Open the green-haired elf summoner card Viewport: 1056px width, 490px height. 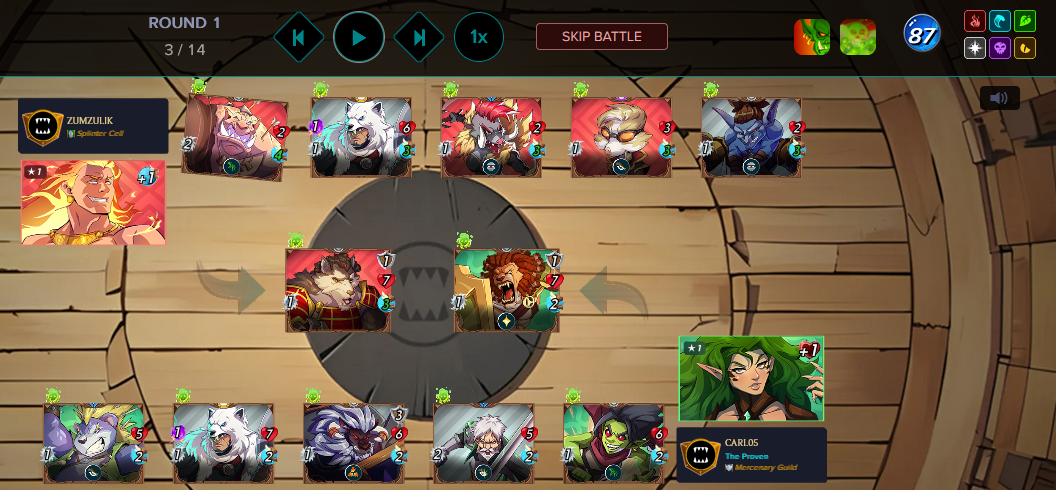click(751, 379)
